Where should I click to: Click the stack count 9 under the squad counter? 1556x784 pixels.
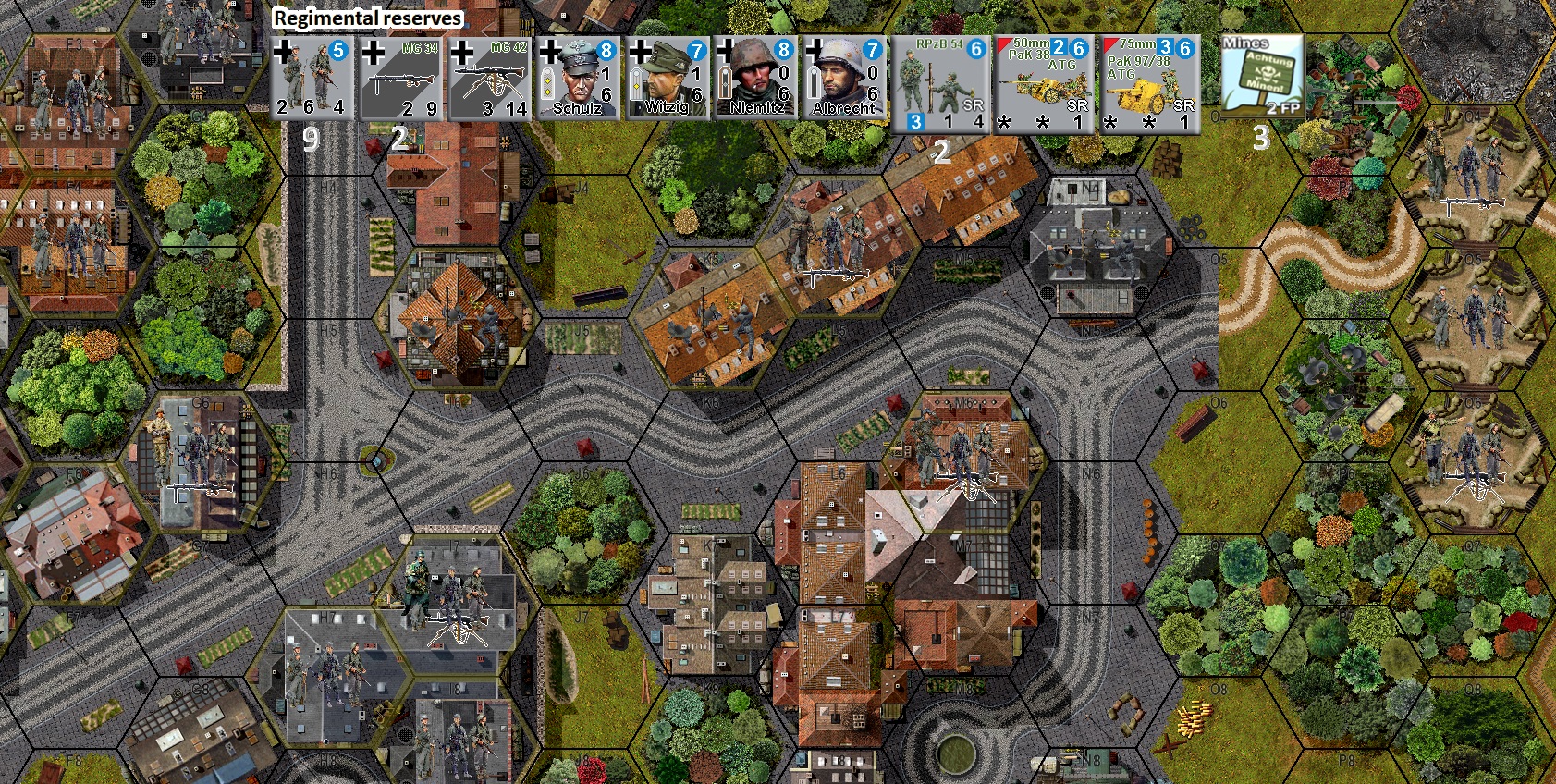(311, 141)
